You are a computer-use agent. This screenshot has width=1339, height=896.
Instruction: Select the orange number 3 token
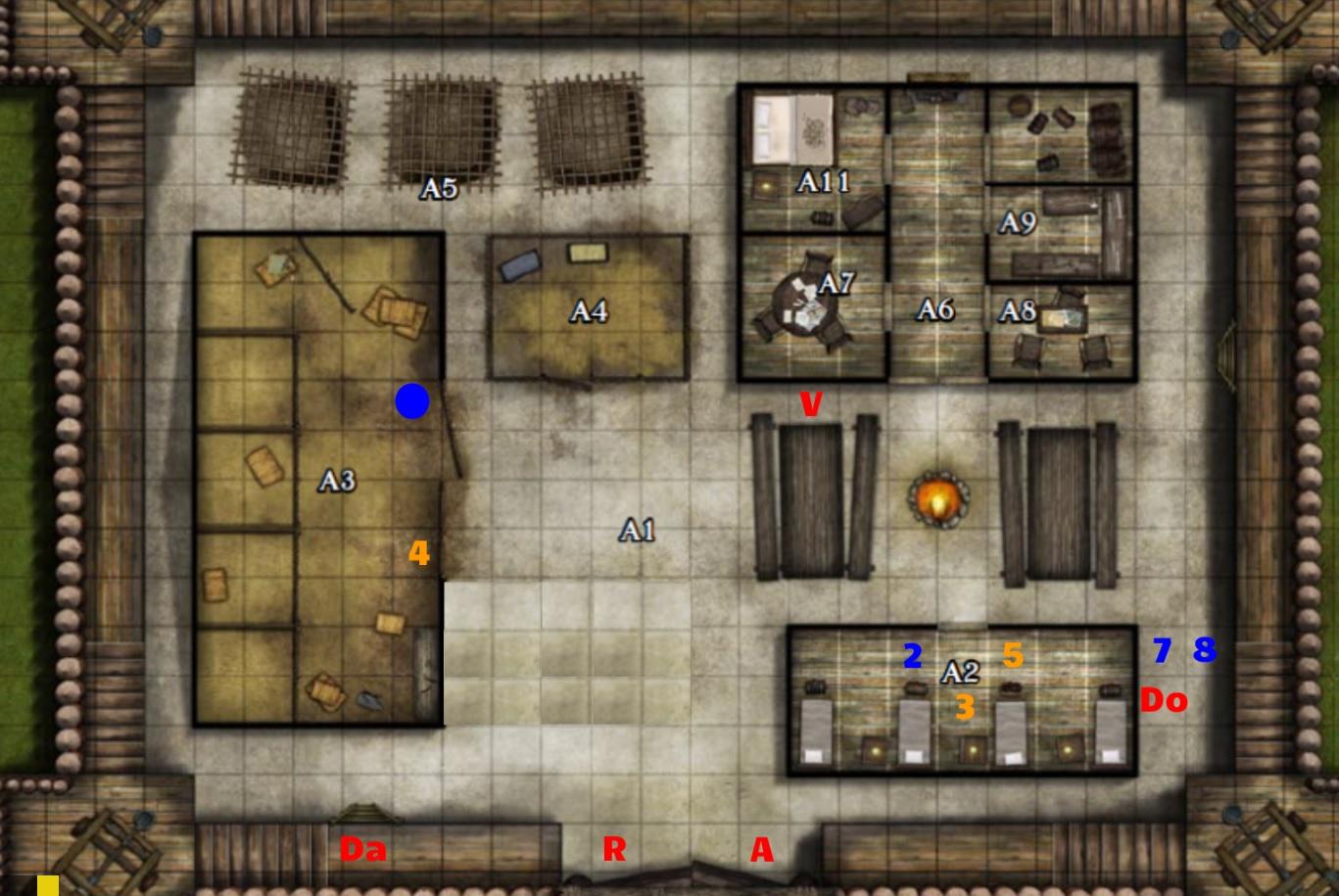[x=965, y=707]
